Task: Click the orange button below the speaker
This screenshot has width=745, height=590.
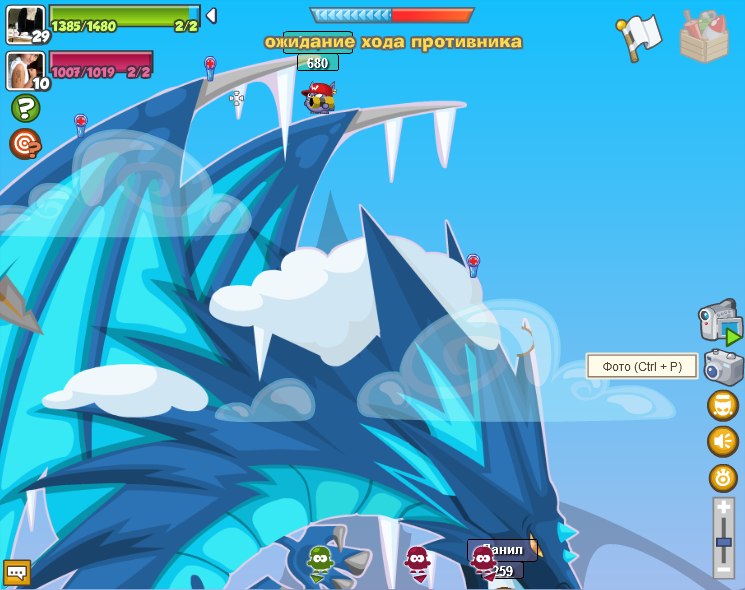Action: click(x=723, y=477)
